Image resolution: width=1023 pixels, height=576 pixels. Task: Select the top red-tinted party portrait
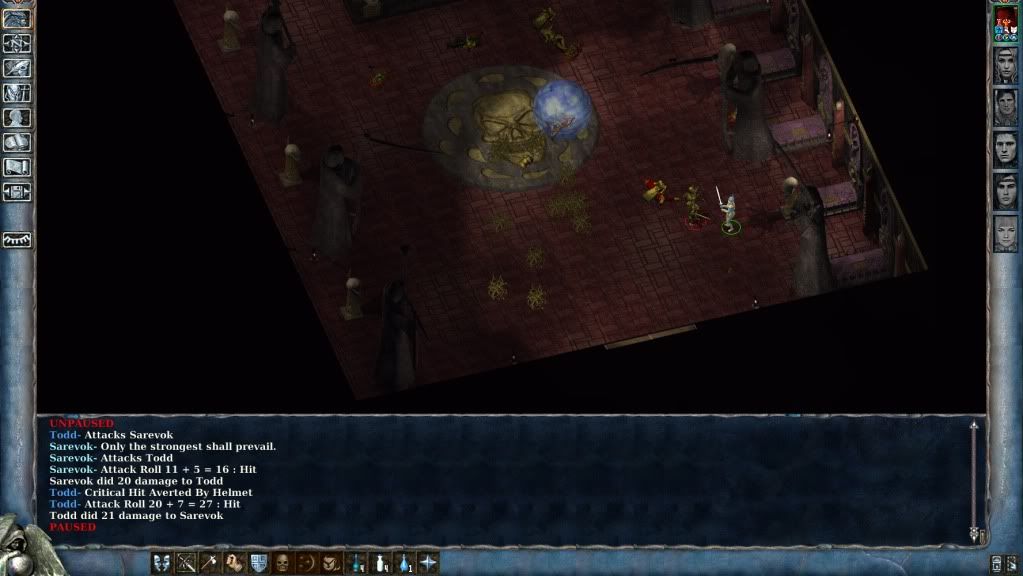click(1005, 24)
